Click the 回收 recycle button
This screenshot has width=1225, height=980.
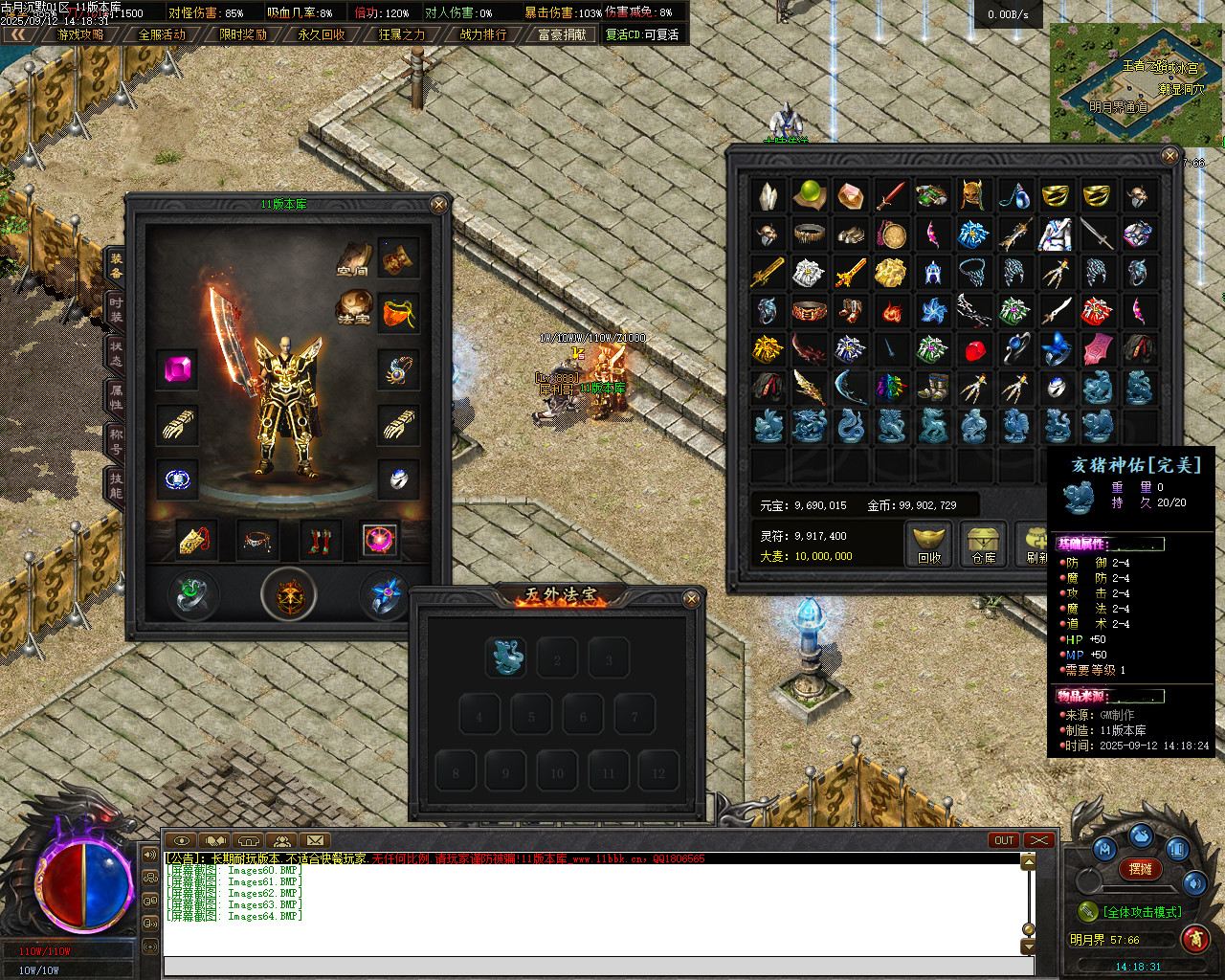929,545
